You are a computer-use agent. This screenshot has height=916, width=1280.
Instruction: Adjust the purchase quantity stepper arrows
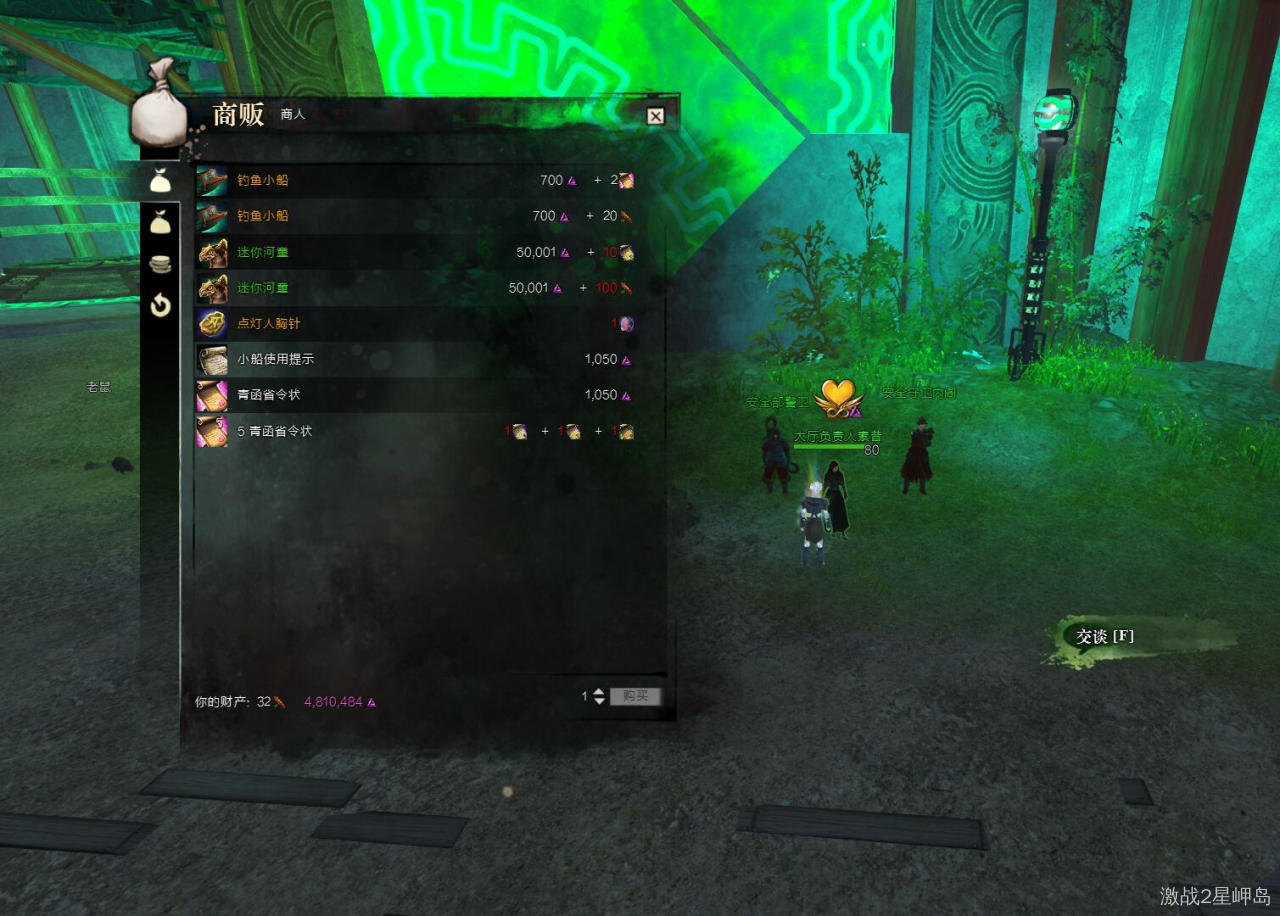click(599, 696)
